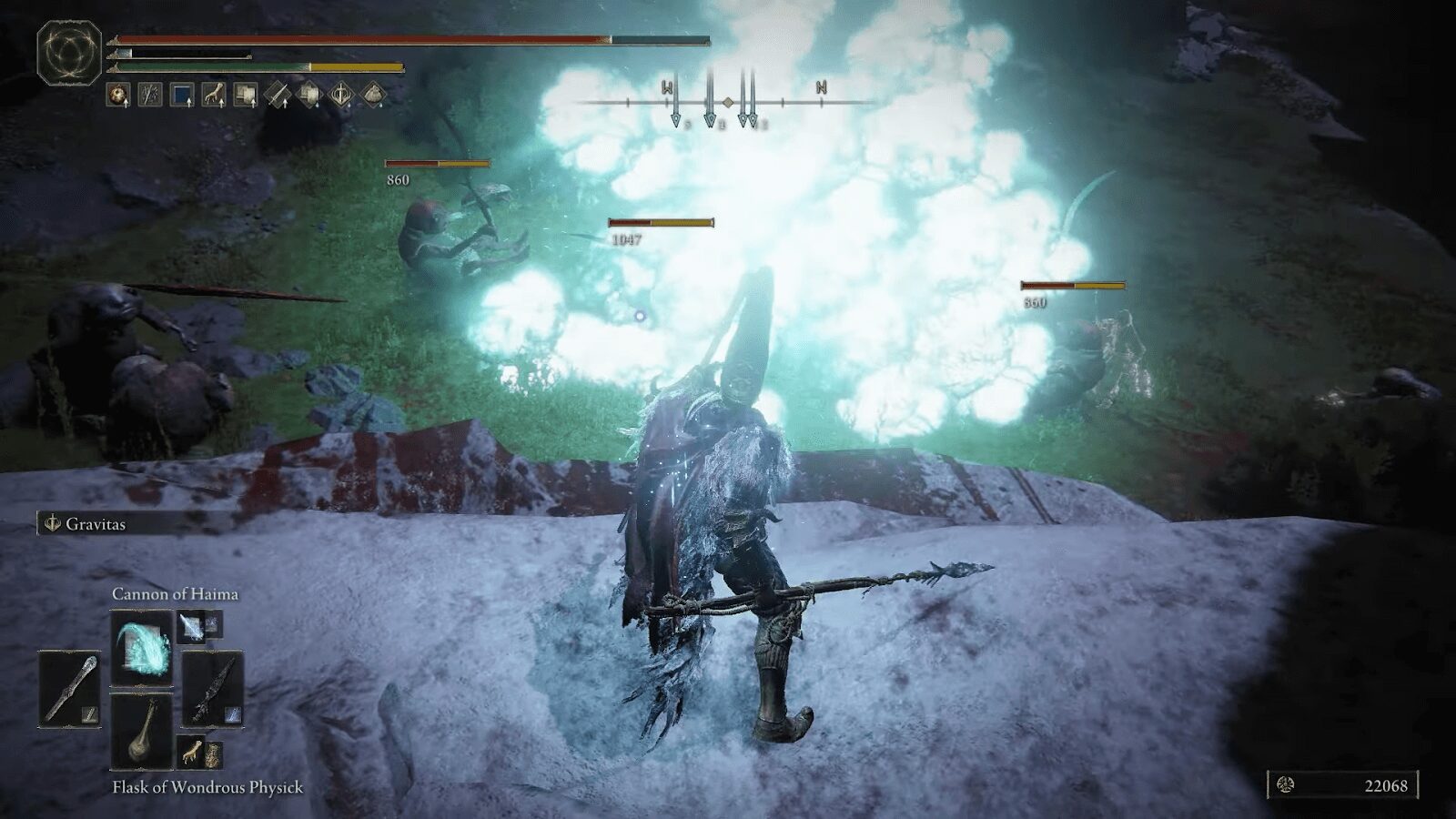Select the clawed hand buff icon
The image size is (1456, 819).
pos(214,95)
